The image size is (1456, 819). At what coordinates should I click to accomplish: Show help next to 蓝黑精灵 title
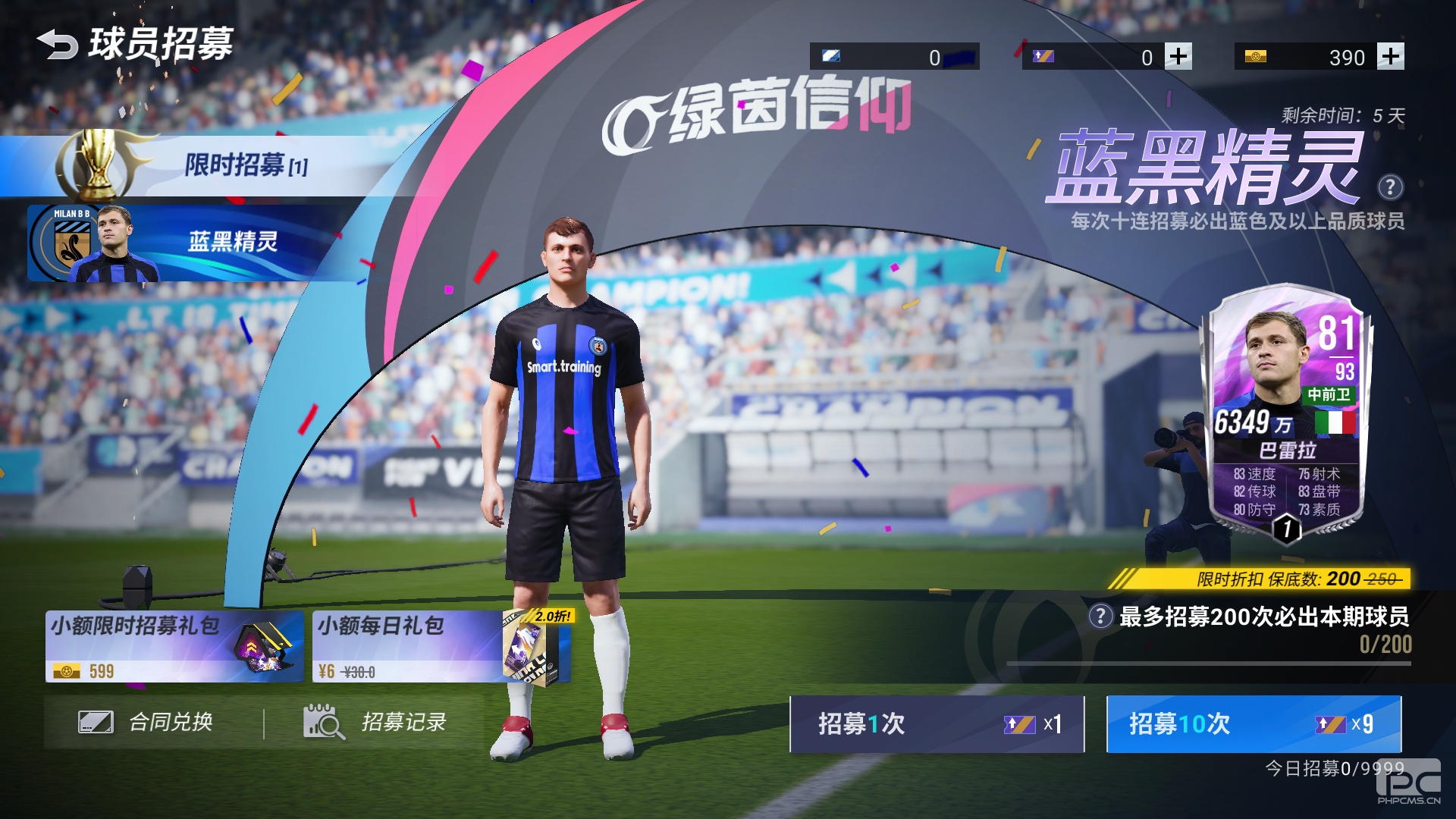(1390, 187)
